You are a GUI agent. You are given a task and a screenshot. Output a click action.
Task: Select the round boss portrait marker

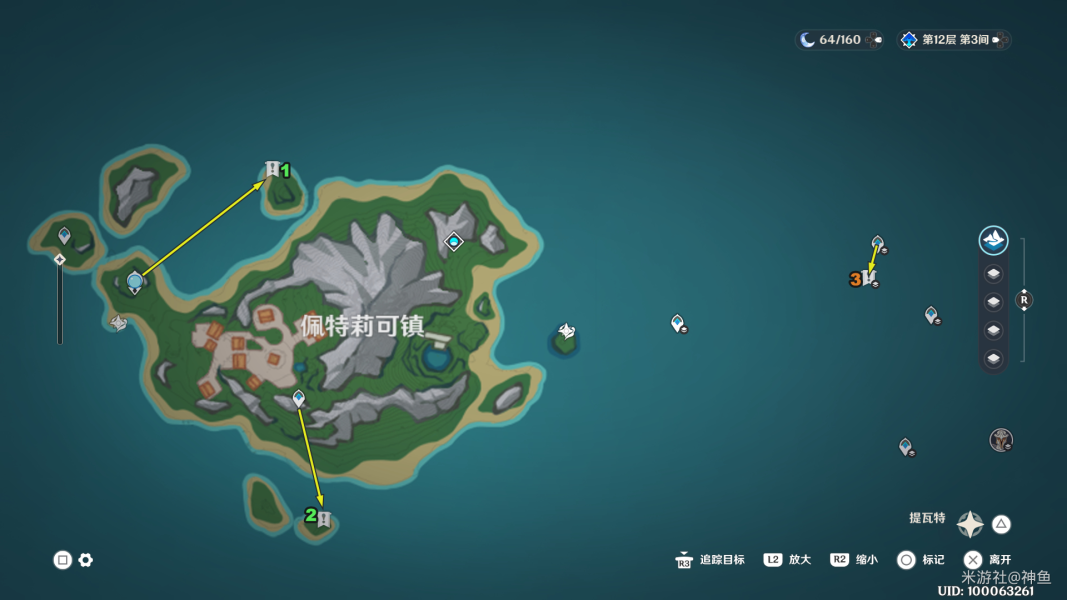[x=1000, y=440]
